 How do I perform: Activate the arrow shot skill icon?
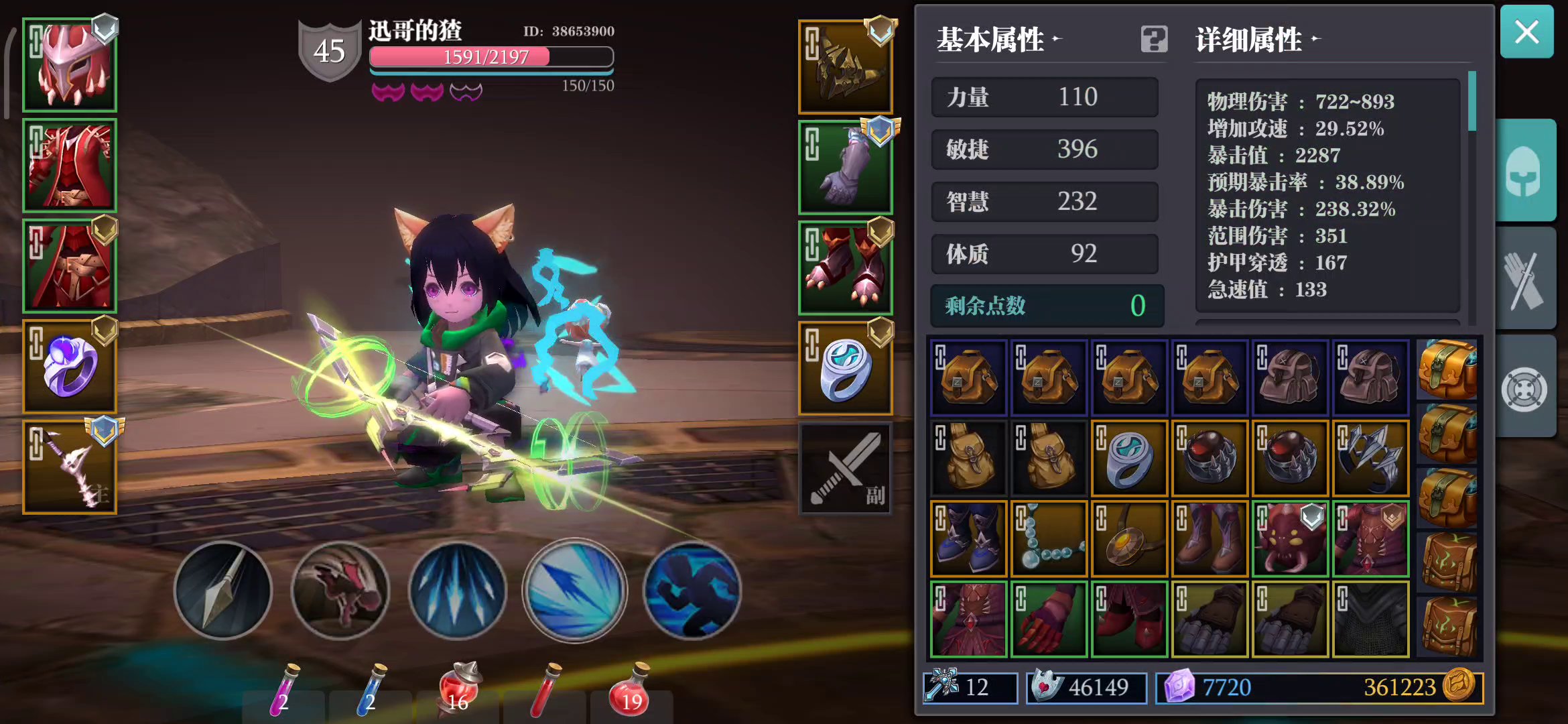click(x=222, y=591)
